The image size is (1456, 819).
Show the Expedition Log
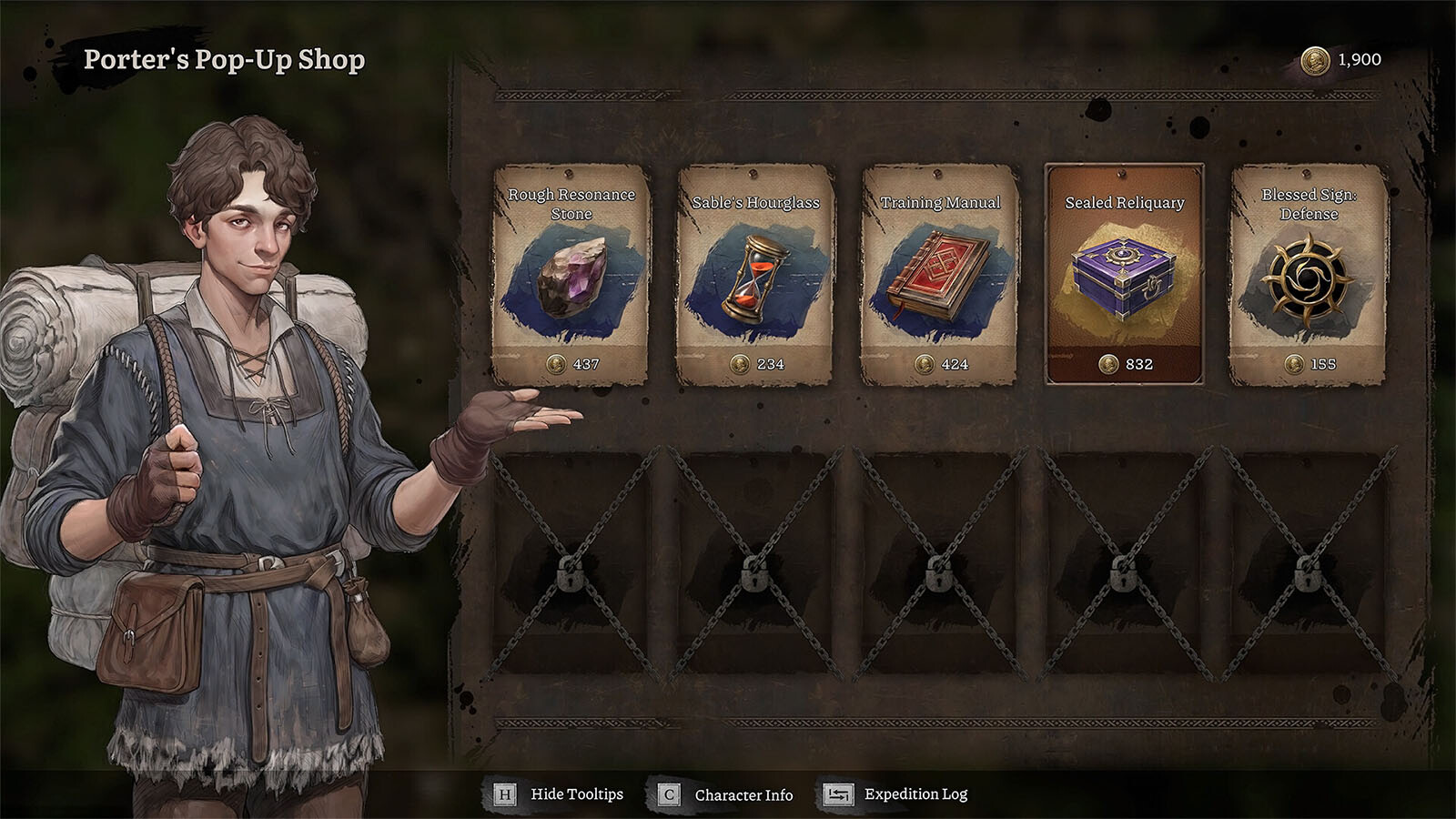point(895,794)
